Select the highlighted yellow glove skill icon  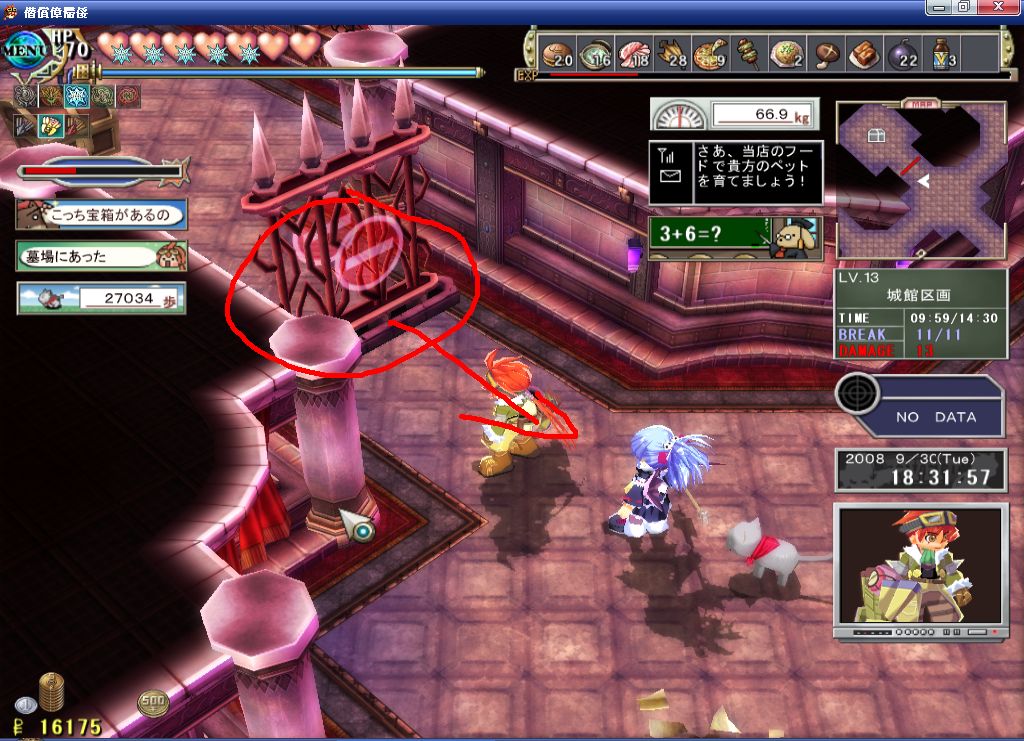51,126
